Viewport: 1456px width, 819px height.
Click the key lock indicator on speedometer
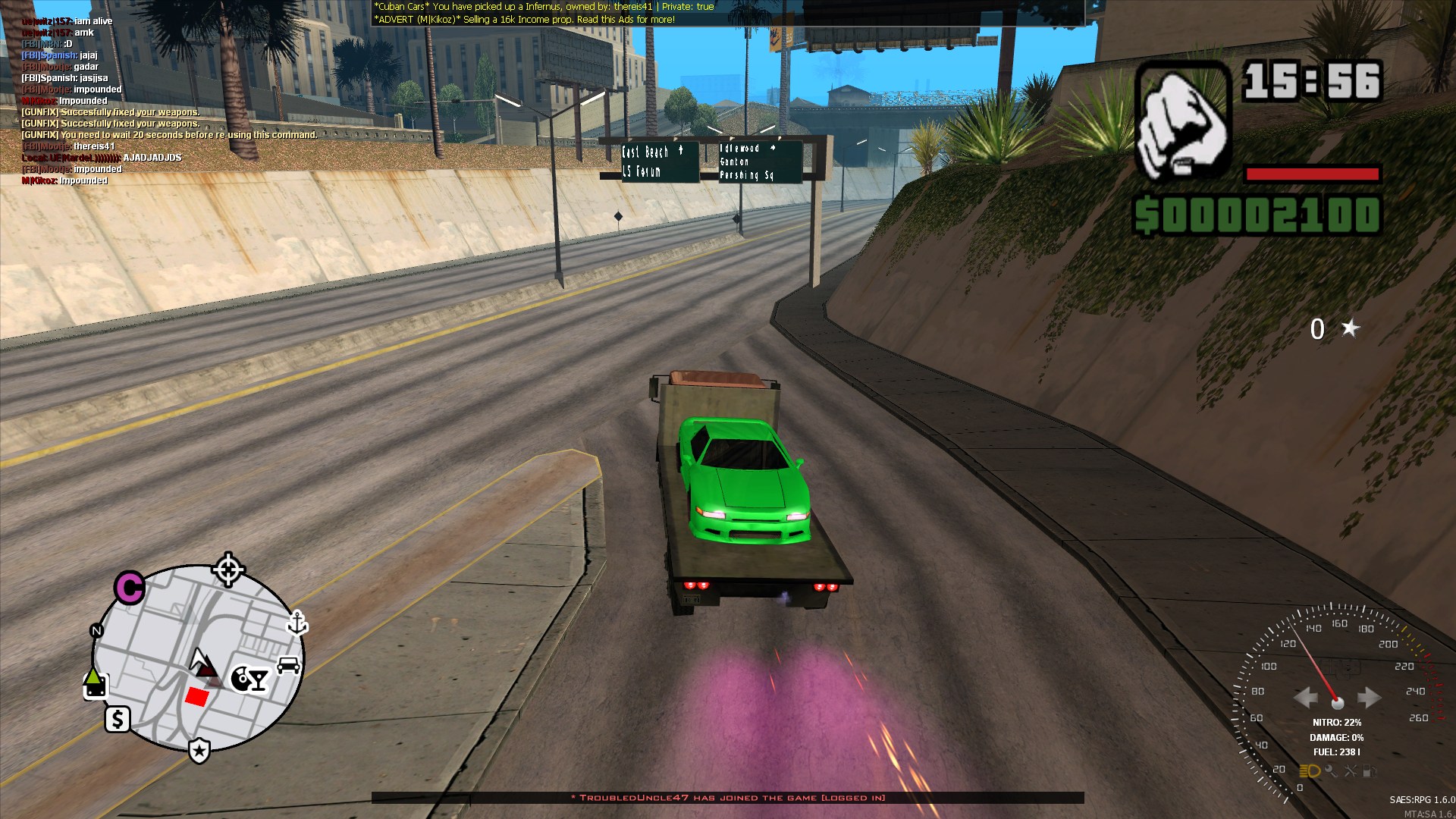click(1330, 771)
